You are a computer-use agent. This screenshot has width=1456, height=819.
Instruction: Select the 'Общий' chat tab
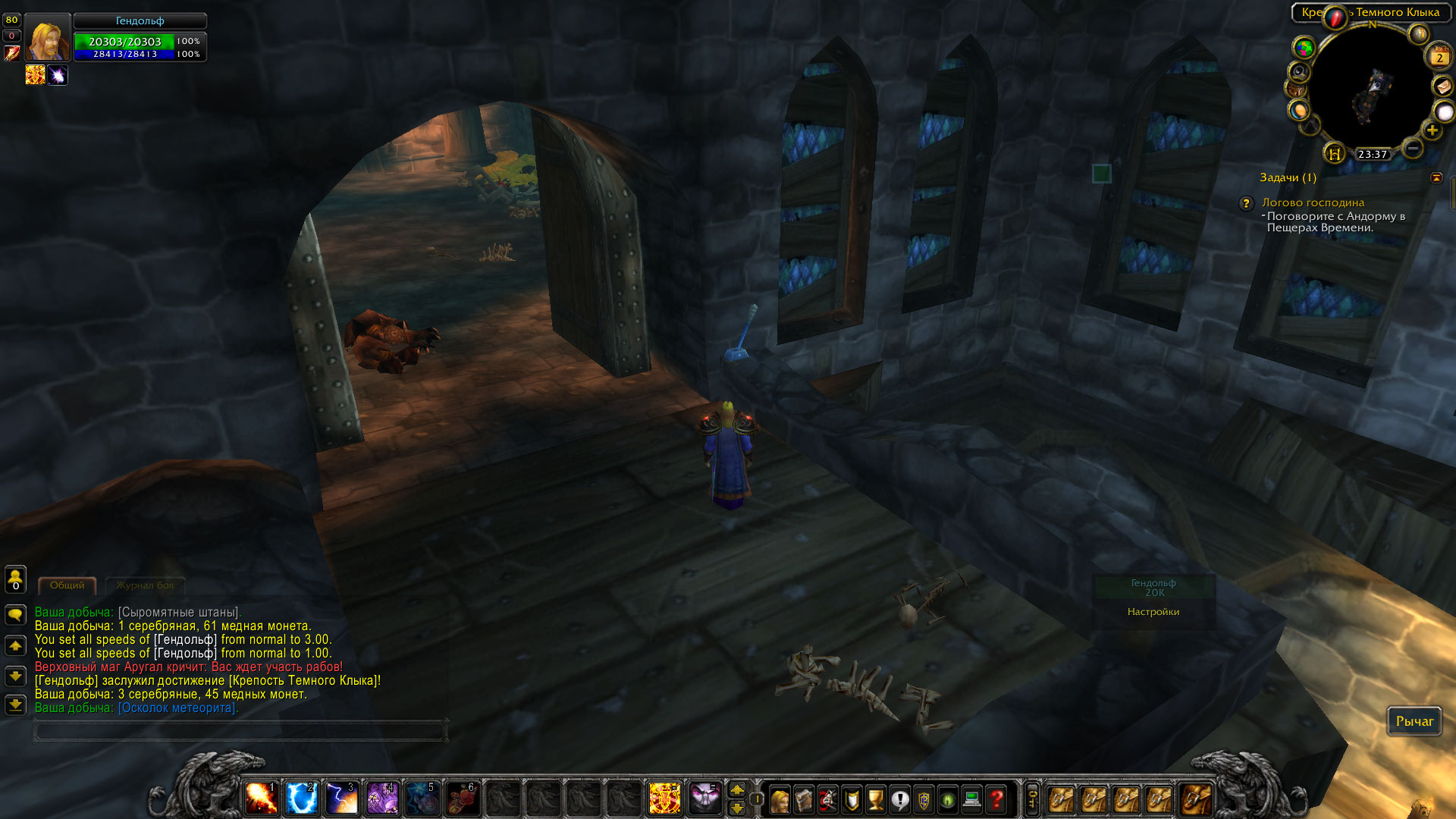click(x=67, y=585)
